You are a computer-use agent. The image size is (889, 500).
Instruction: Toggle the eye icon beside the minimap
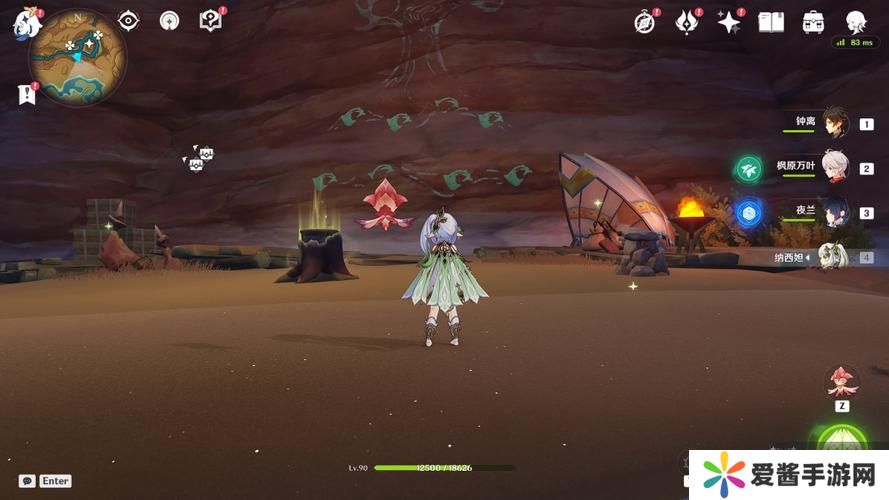129,20
